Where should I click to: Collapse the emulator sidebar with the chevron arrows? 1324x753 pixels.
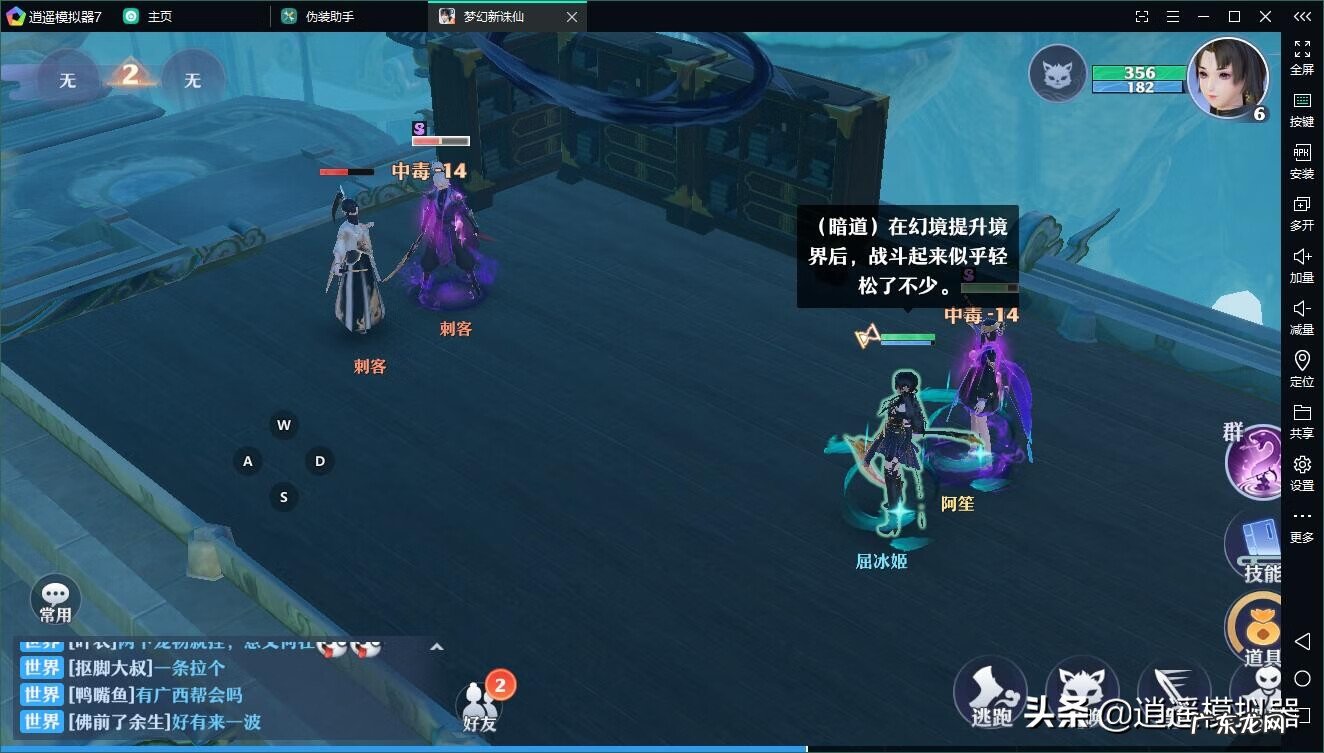1301,16
